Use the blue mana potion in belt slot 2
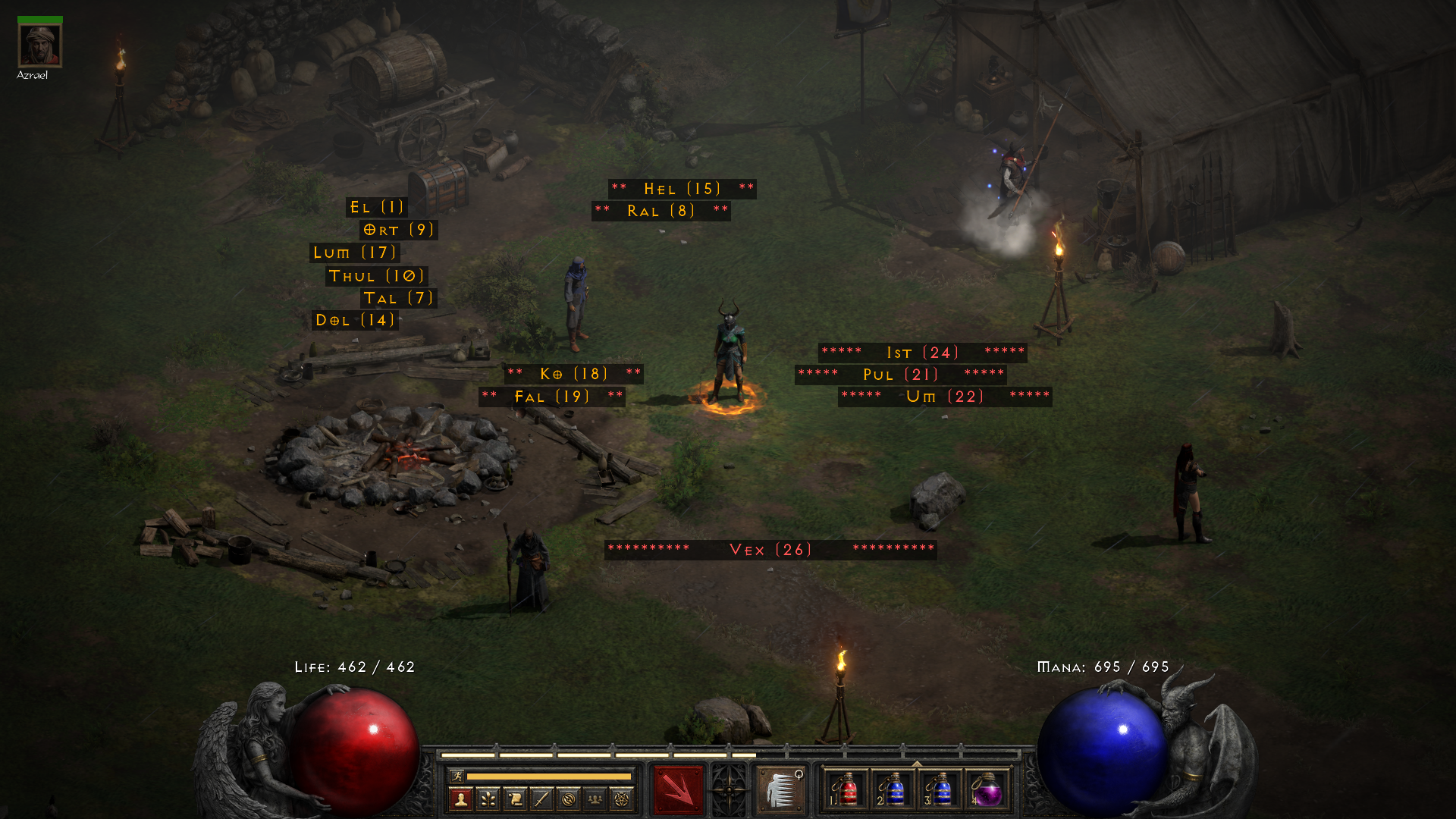This screenshot has height=819, width=1456. click(x=893, y=790)
